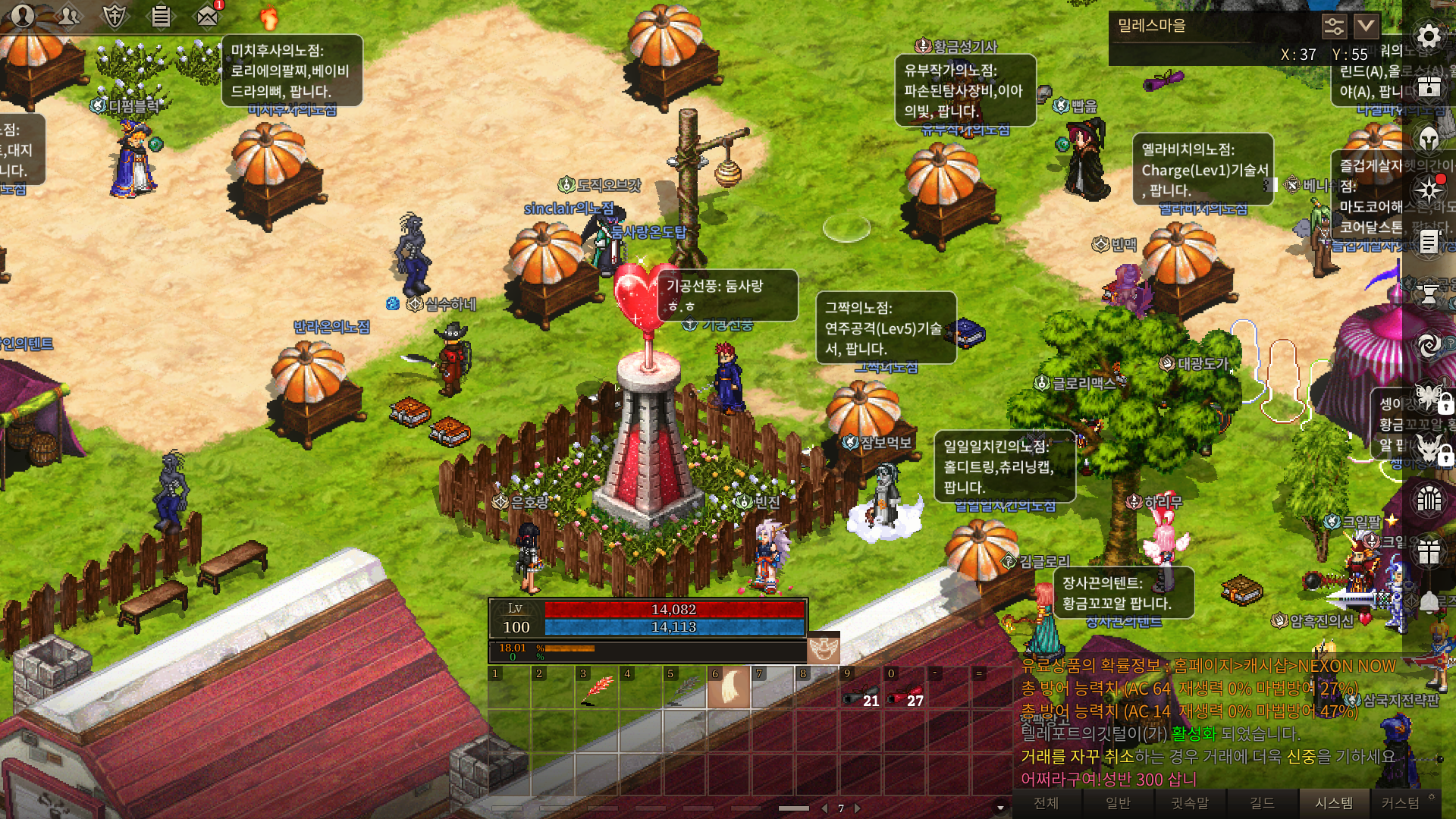Open the anvil crafting icon
Viewport: 1456px width, 819px height.
[x=1429, y=293]
